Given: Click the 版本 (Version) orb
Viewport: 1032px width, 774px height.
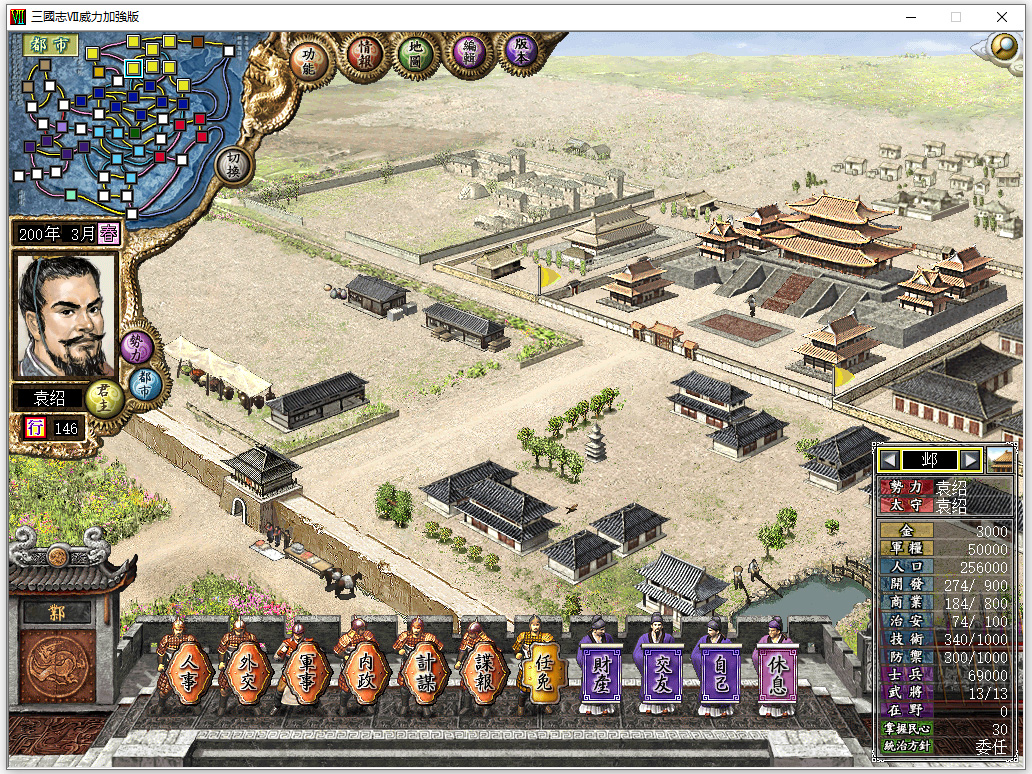Looking at the screenshot, I should 520,50.
